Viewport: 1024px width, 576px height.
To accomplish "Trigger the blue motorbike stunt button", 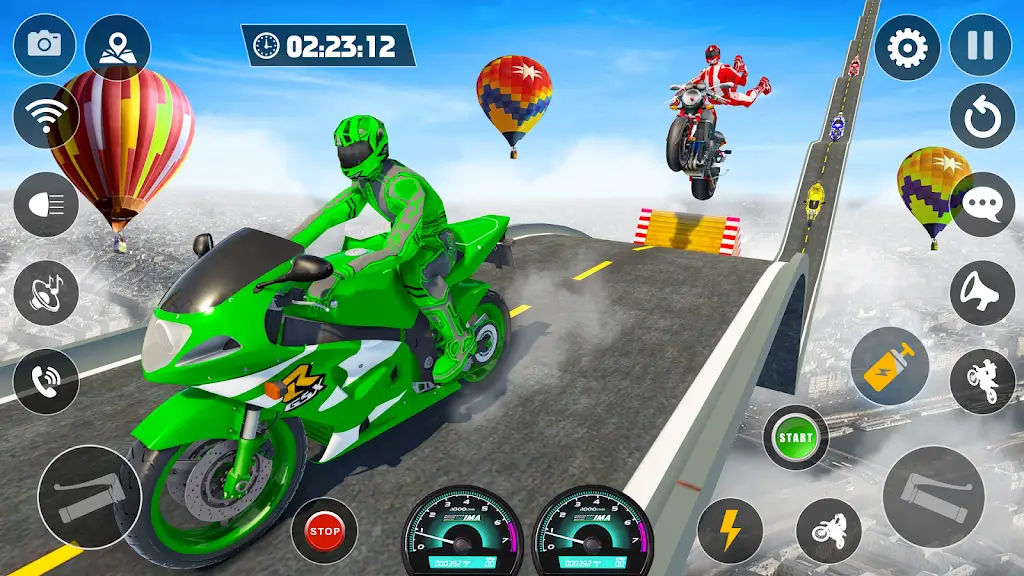I will (x=828, y=530).
